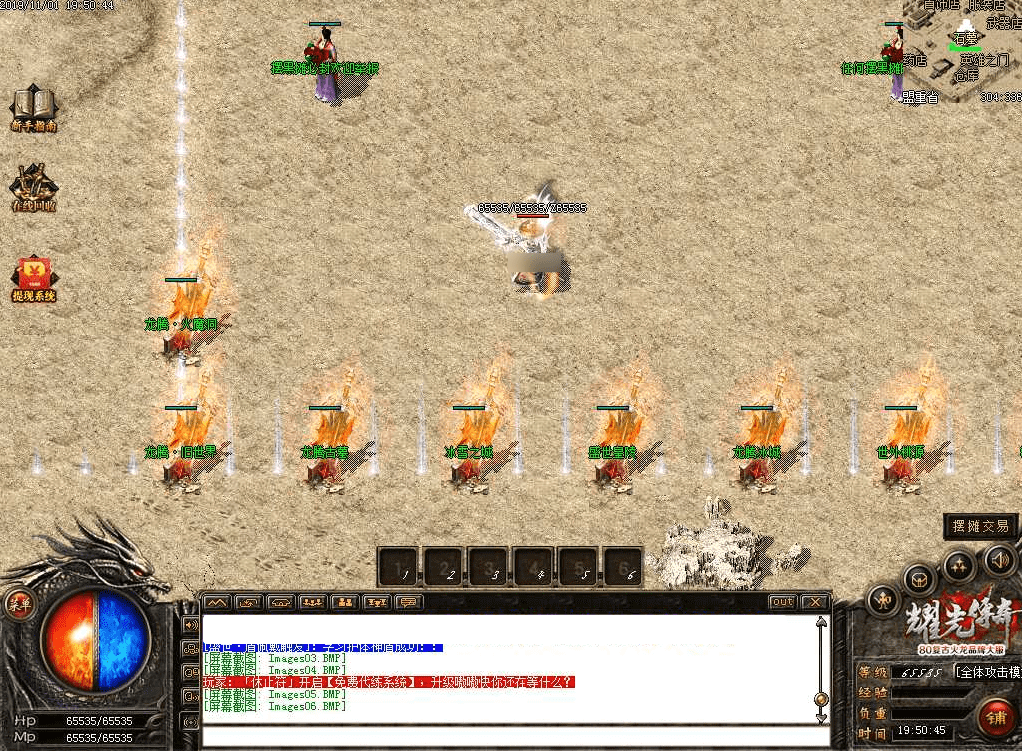The width and height of the screenshot is (1022, 751).
Task: Click the chat panel 'out' button
Action: pos(782,602)
